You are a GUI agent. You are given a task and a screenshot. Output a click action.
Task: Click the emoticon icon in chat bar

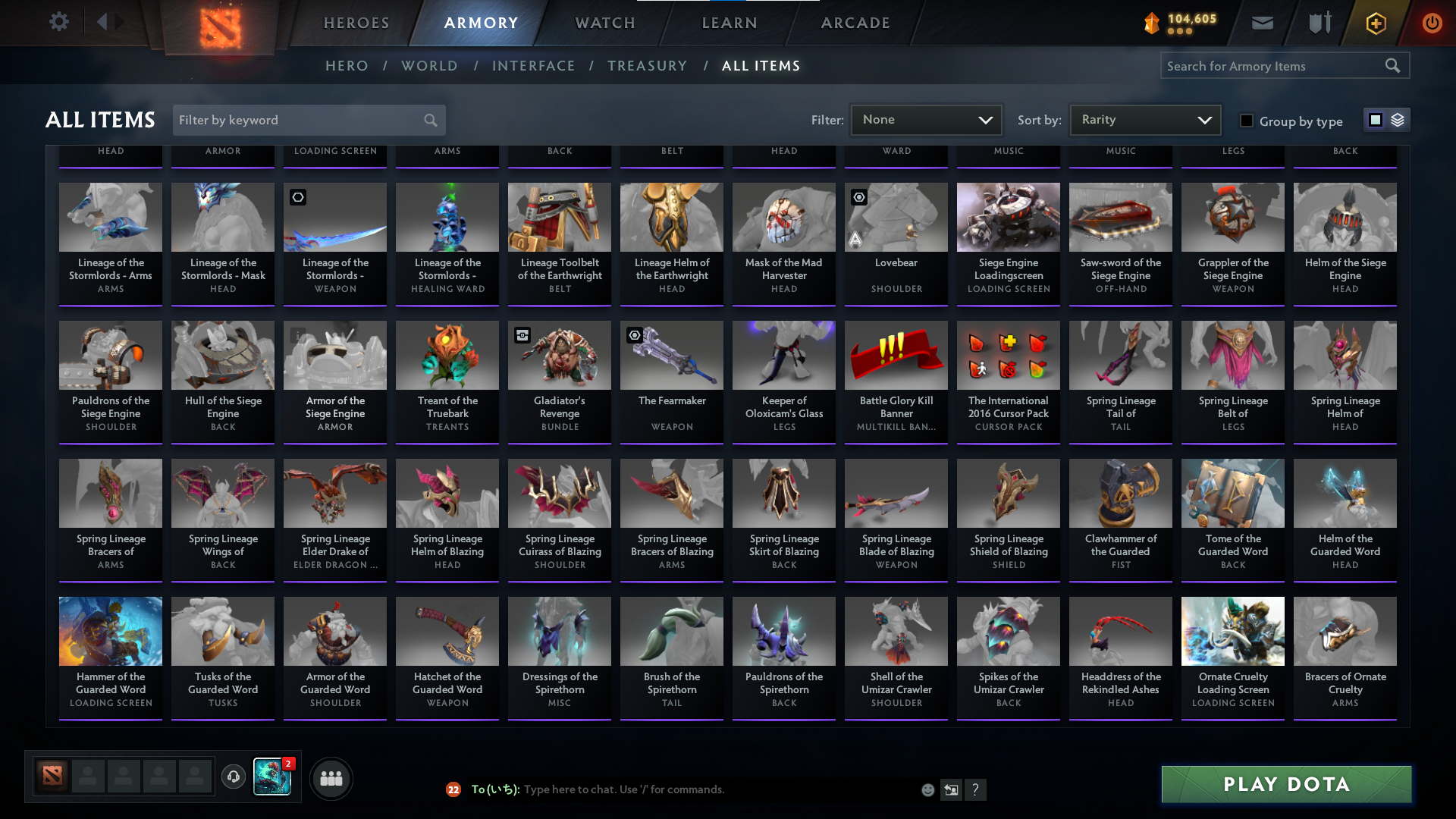(x=928, y=789)
